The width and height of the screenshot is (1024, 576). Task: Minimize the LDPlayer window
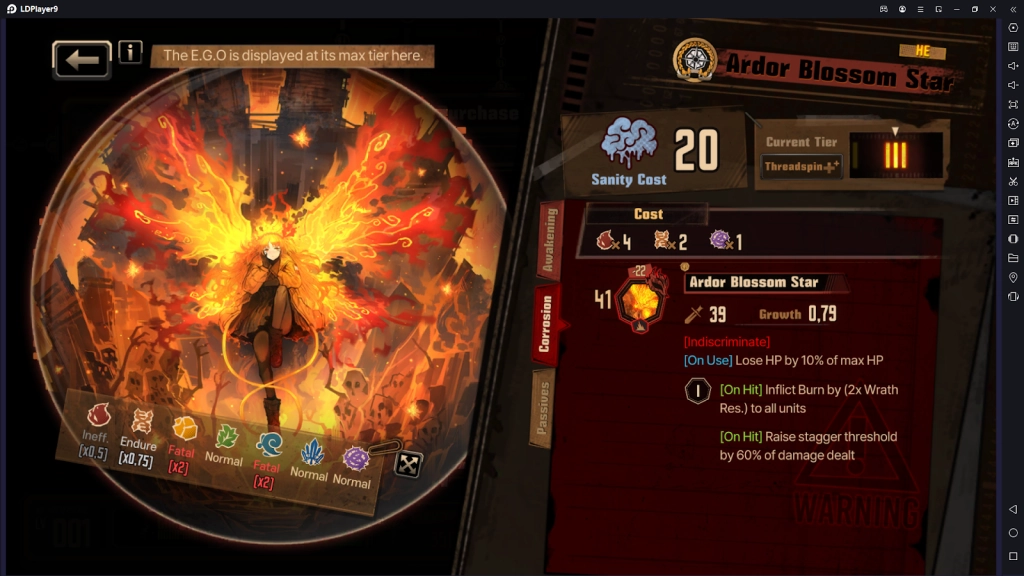[x=957, y=9]
